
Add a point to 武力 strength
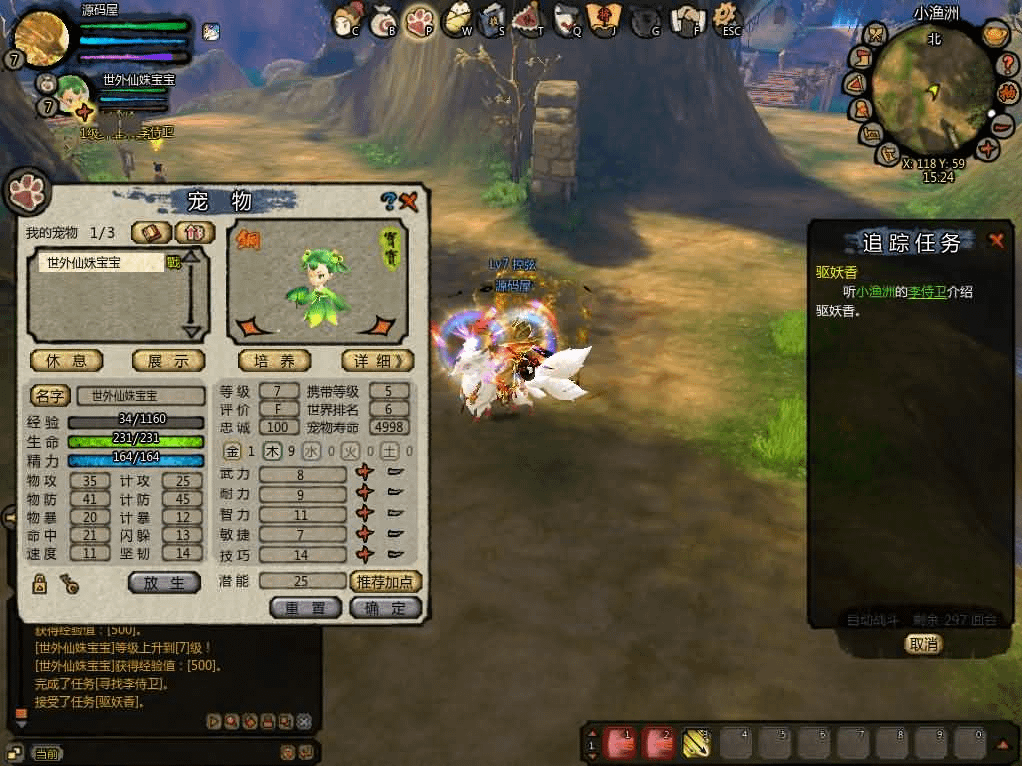click(x=365, y=473)
